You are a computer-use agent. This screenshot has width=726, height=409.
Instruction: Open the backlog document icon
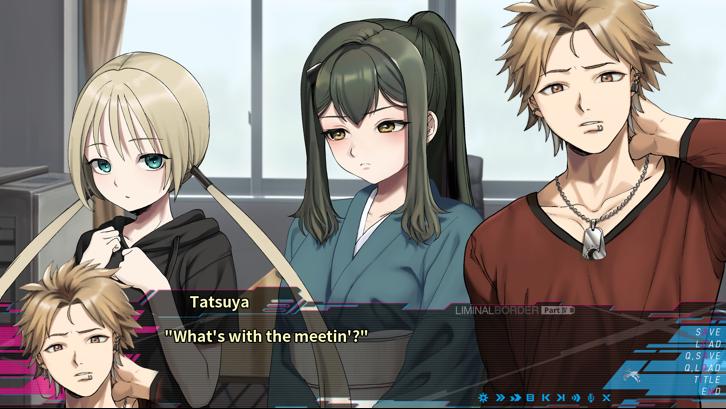530,398
